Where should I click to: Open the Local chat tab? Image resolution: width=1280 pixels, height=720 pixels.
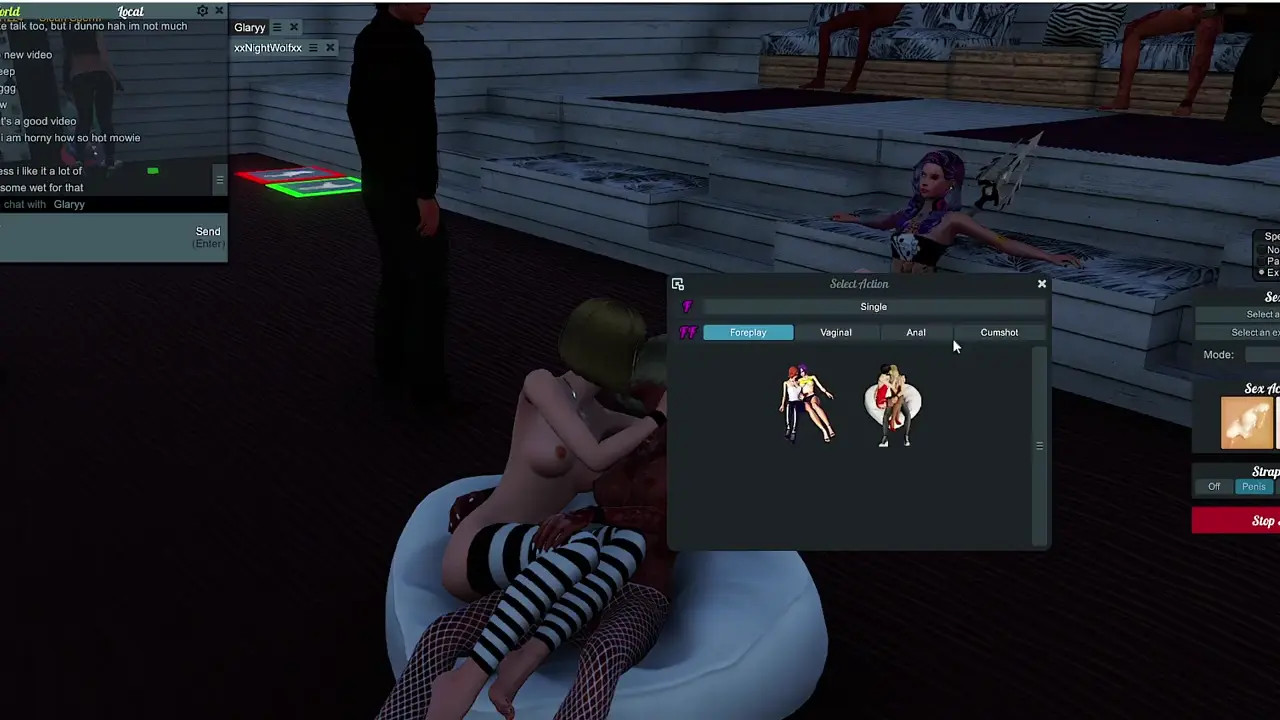[x=131, y=11]
